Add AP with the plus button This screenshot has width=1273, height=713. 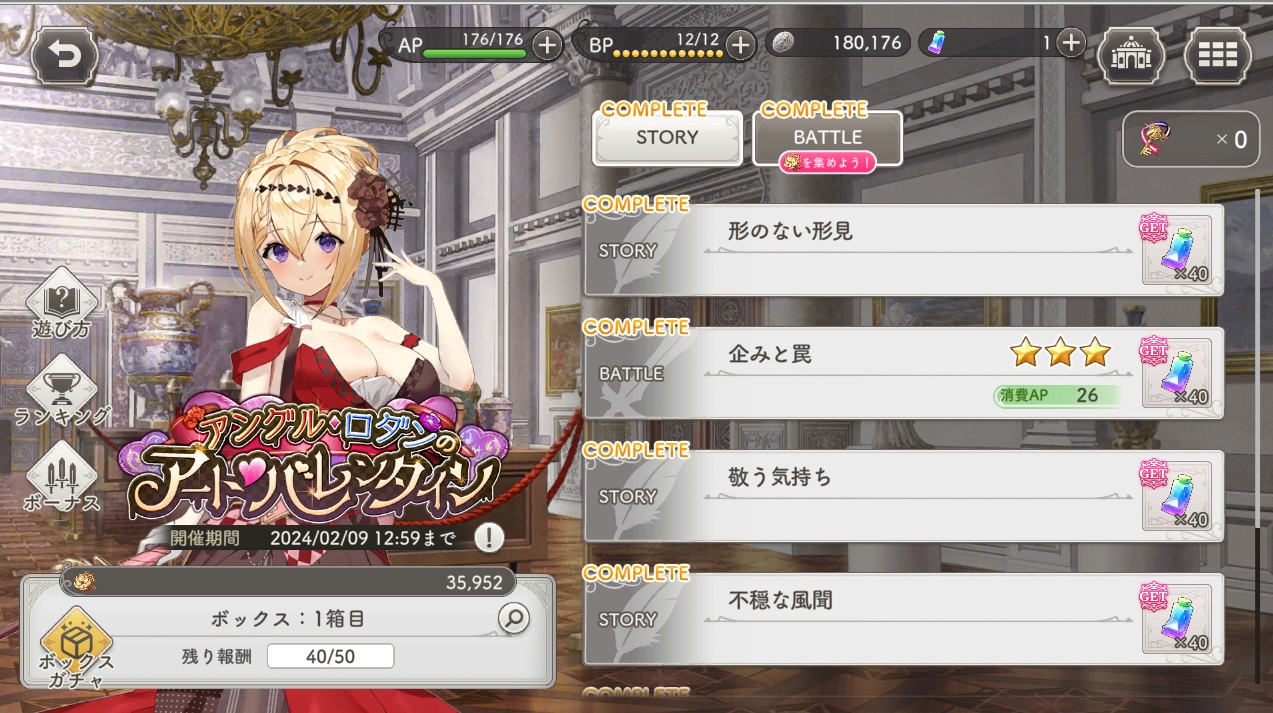click(x=547, y=45)
